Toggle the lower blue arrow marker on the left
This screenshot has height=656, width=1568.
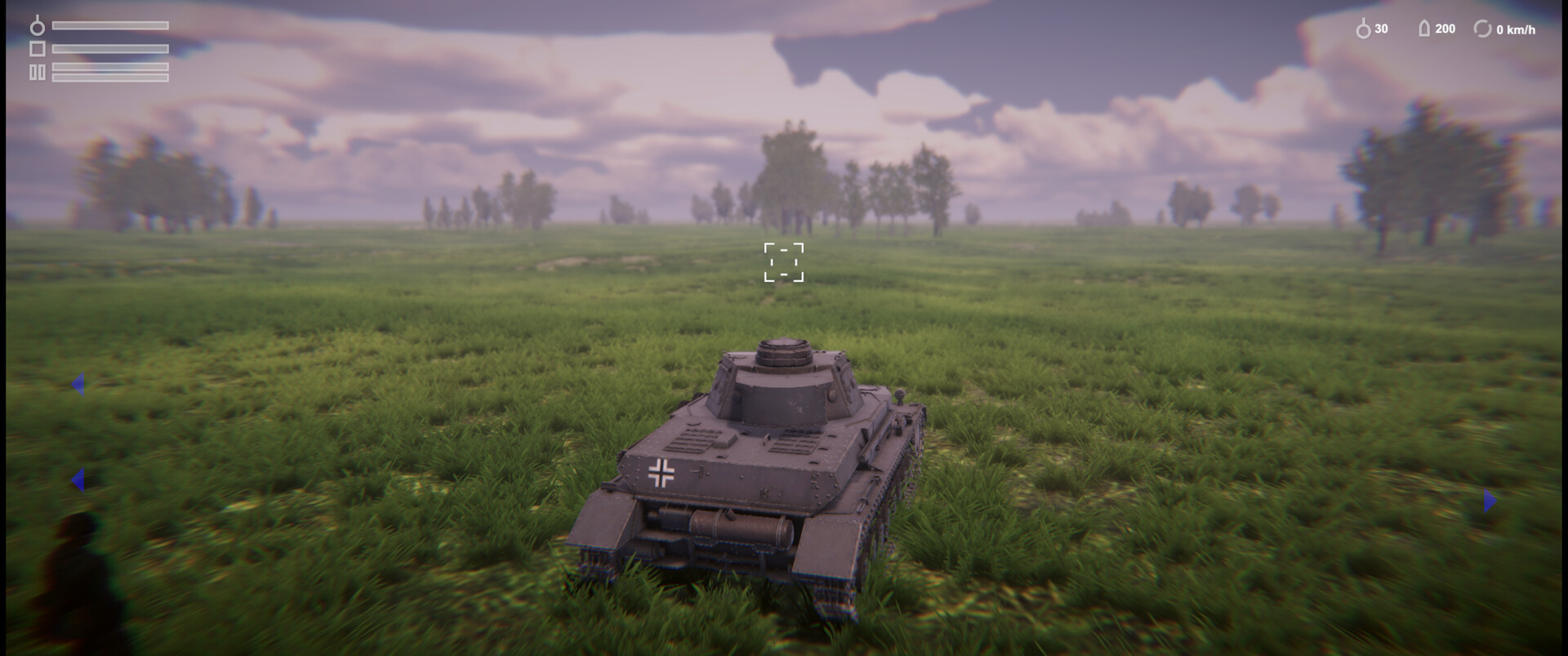point(77,480)
